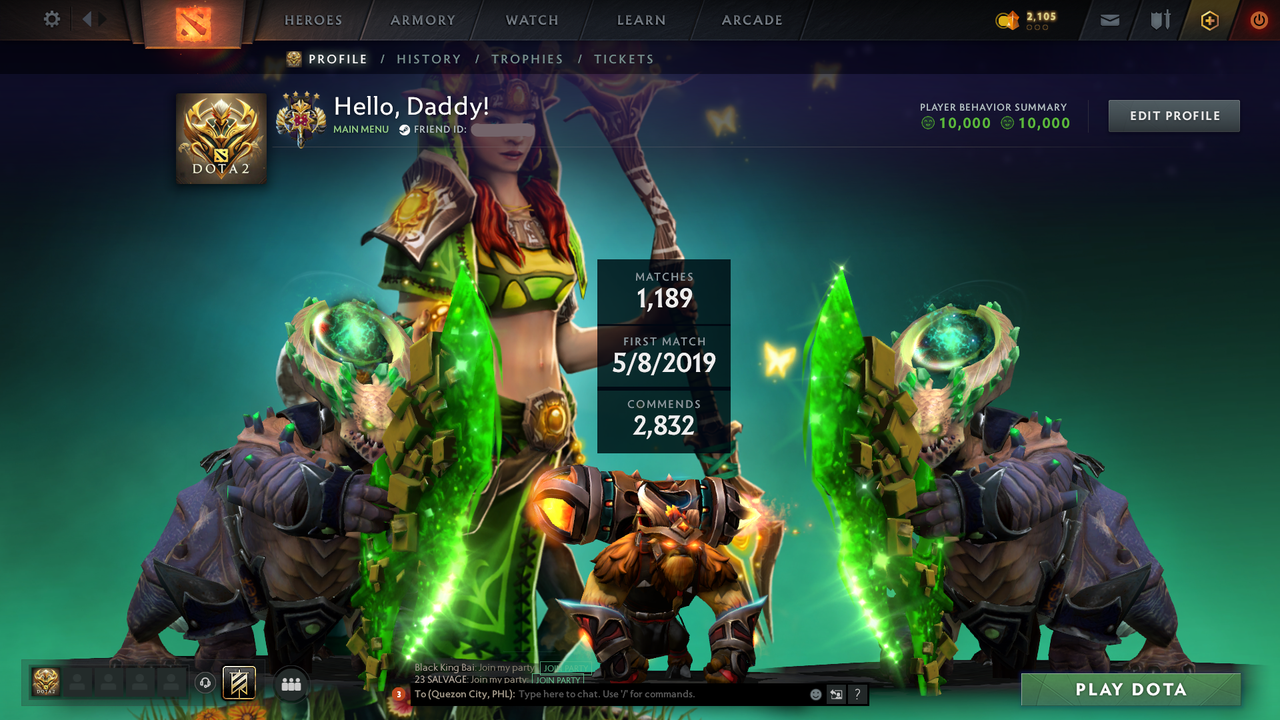
Task: Open the mail notifications envelope icon
Action: (x=1109, y=19)
